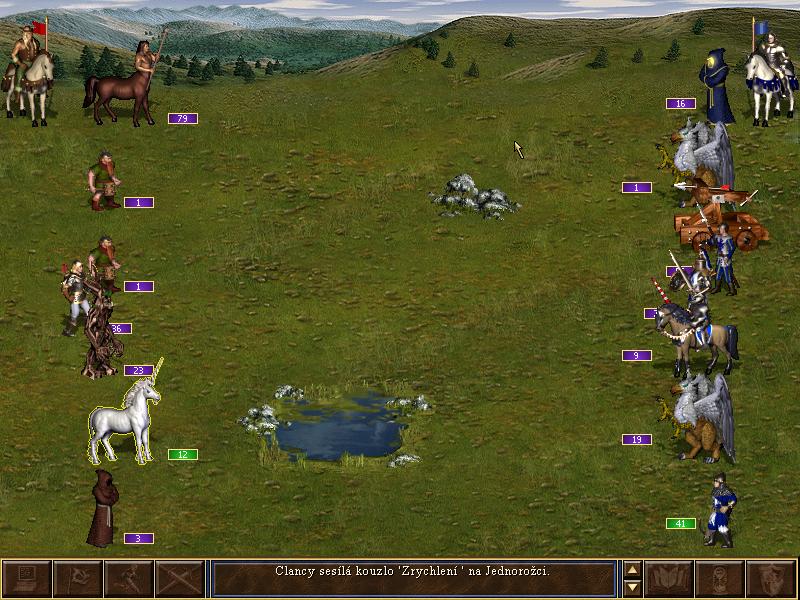This screenshot has height=600, width=800.
Task: Open the spellbook to cast a spell
Action: (x=668, y=578)
